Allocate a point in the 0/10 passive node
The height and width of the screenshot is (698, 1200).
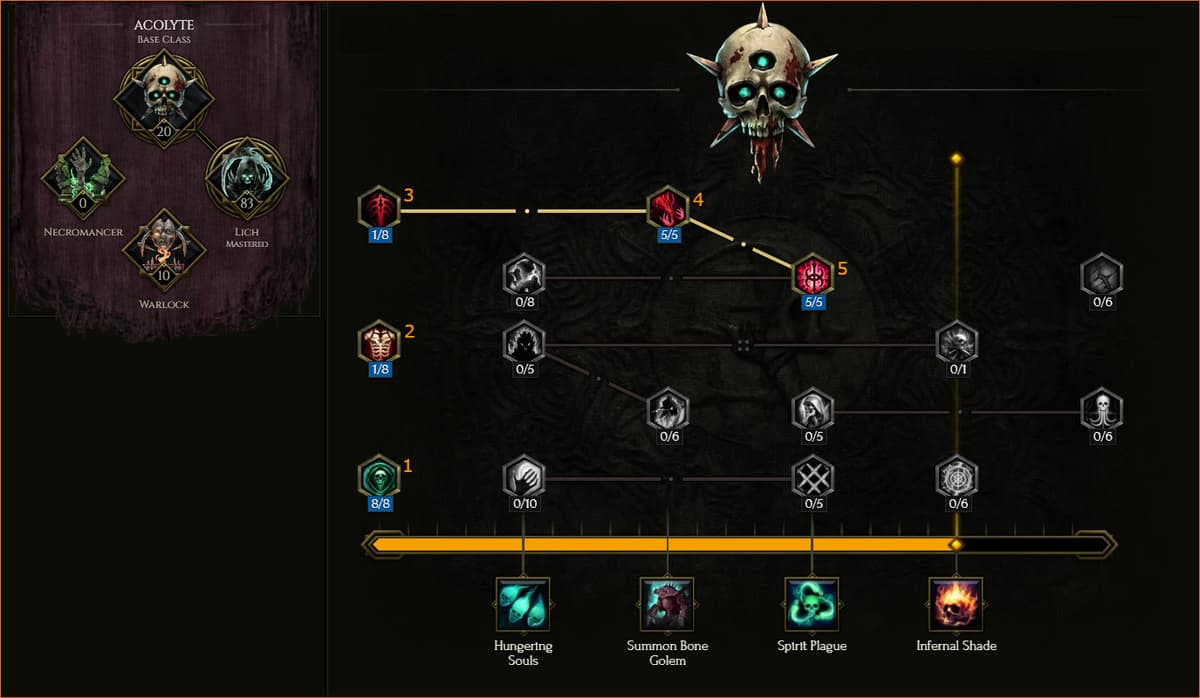pyautogui.click(x=524, y=476)
